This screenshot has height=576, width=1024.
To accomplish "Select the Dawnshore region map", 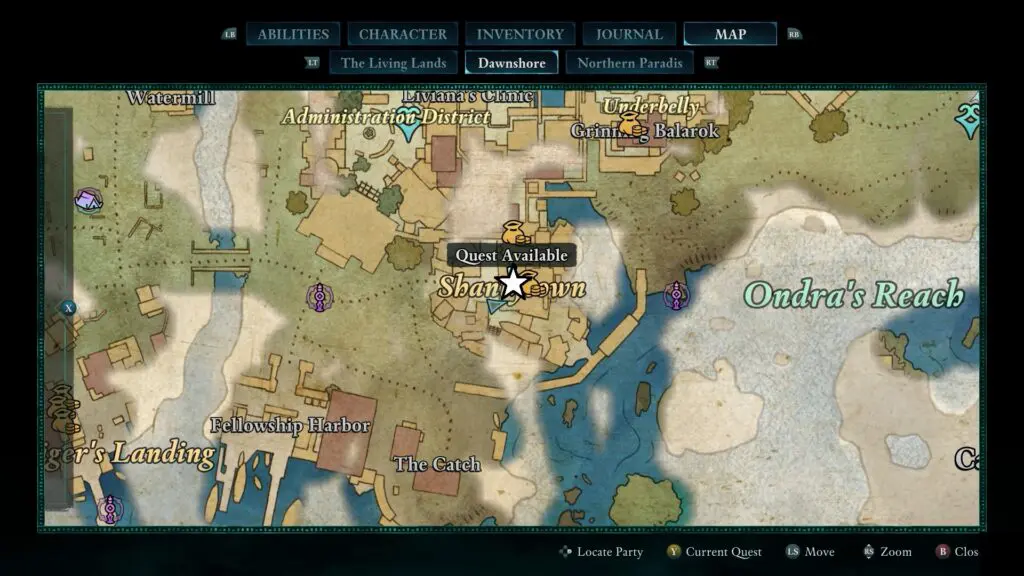I will coord(512,63).
